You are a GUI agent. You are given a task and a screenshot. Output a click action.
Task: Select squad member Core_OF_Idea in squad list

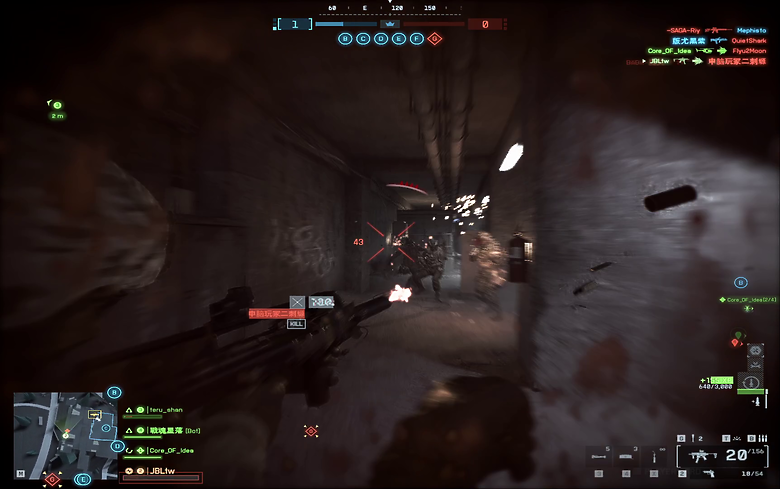tap(172, 450)
